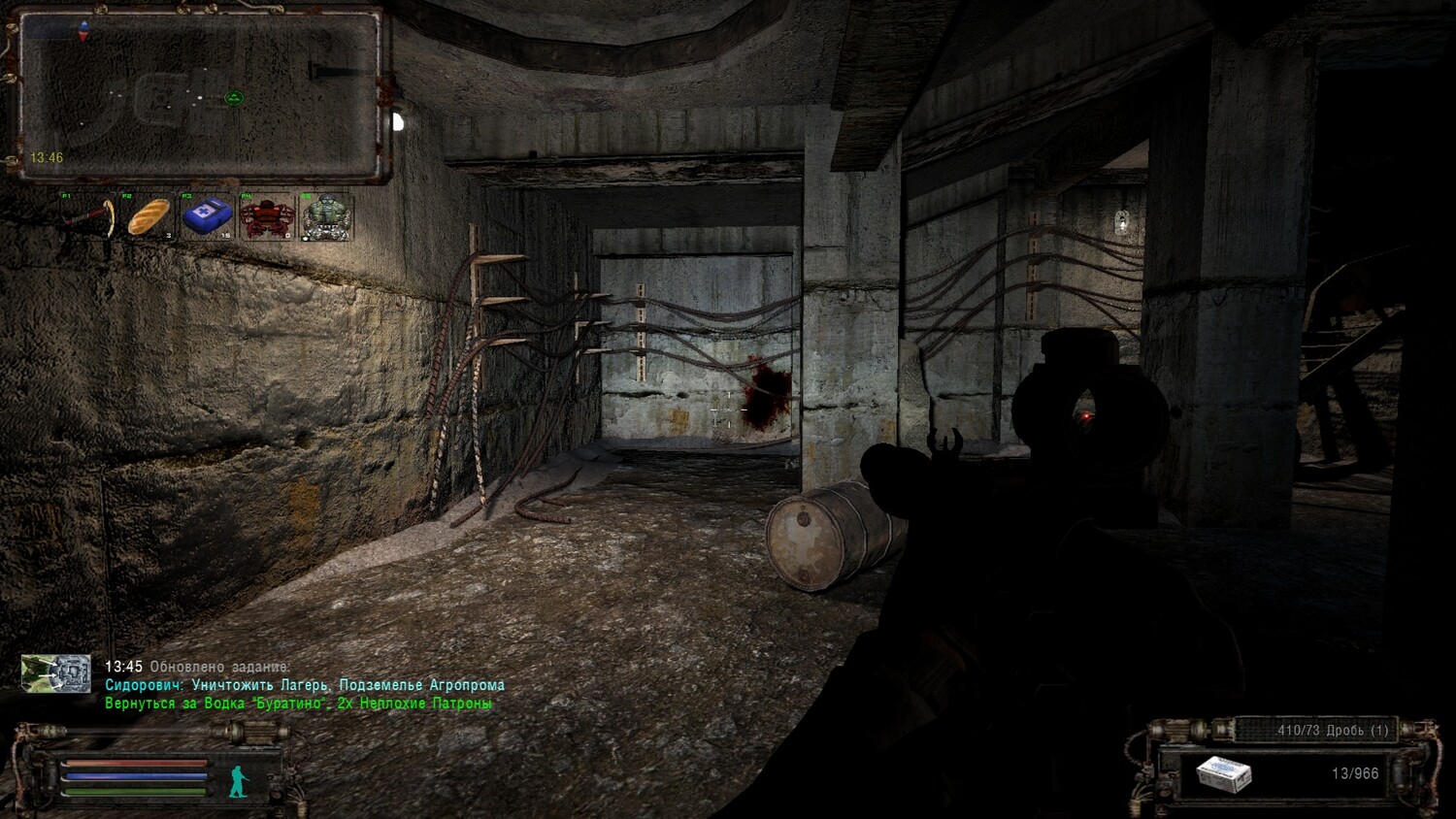Select the green armor suit quick slot

(326, 217)
